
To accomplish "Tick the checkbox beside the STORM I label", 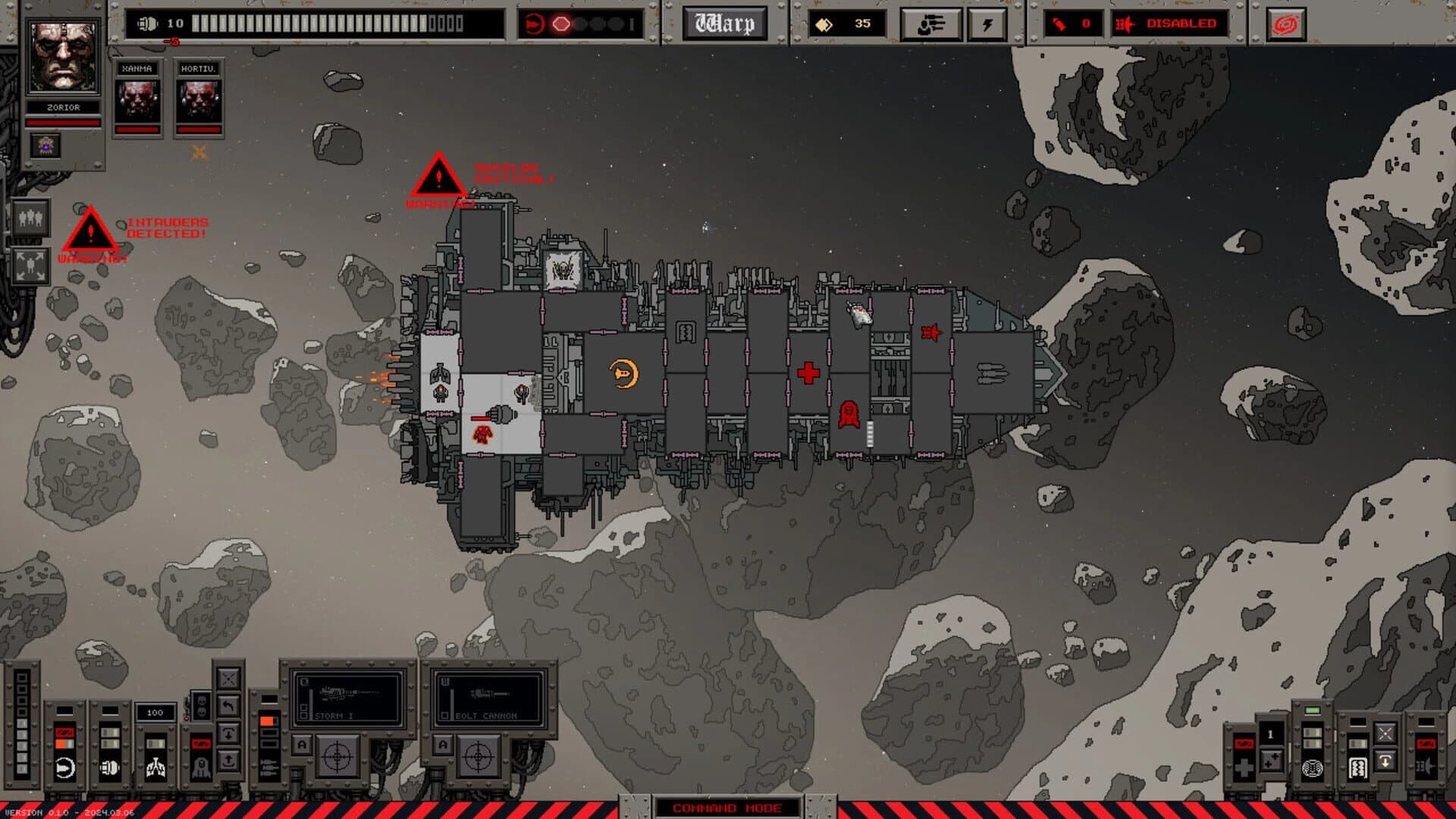I will point(306,716).
